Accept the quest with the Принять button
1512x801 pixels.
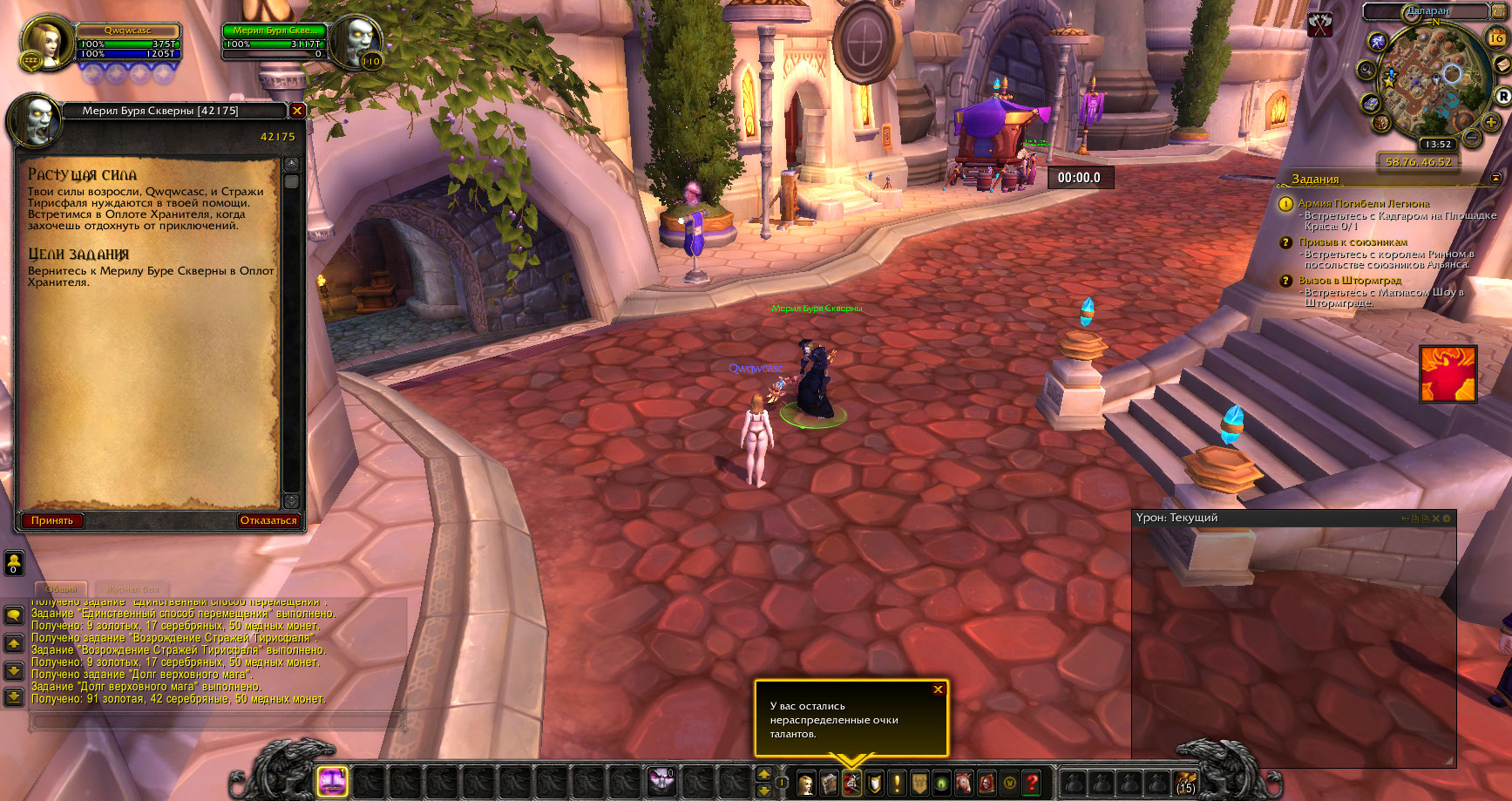[x=52, y=520]
